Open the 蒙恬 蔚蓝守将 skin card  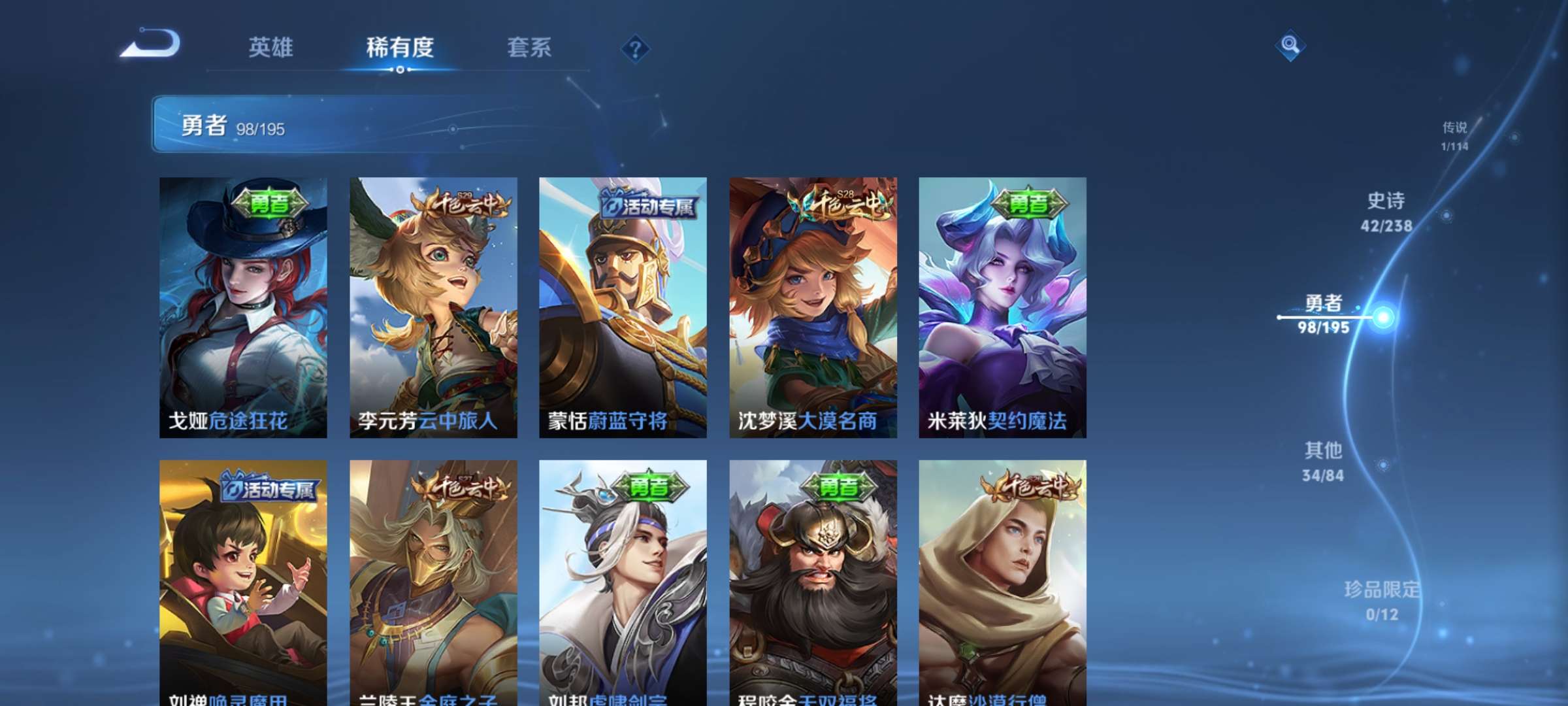623,307
